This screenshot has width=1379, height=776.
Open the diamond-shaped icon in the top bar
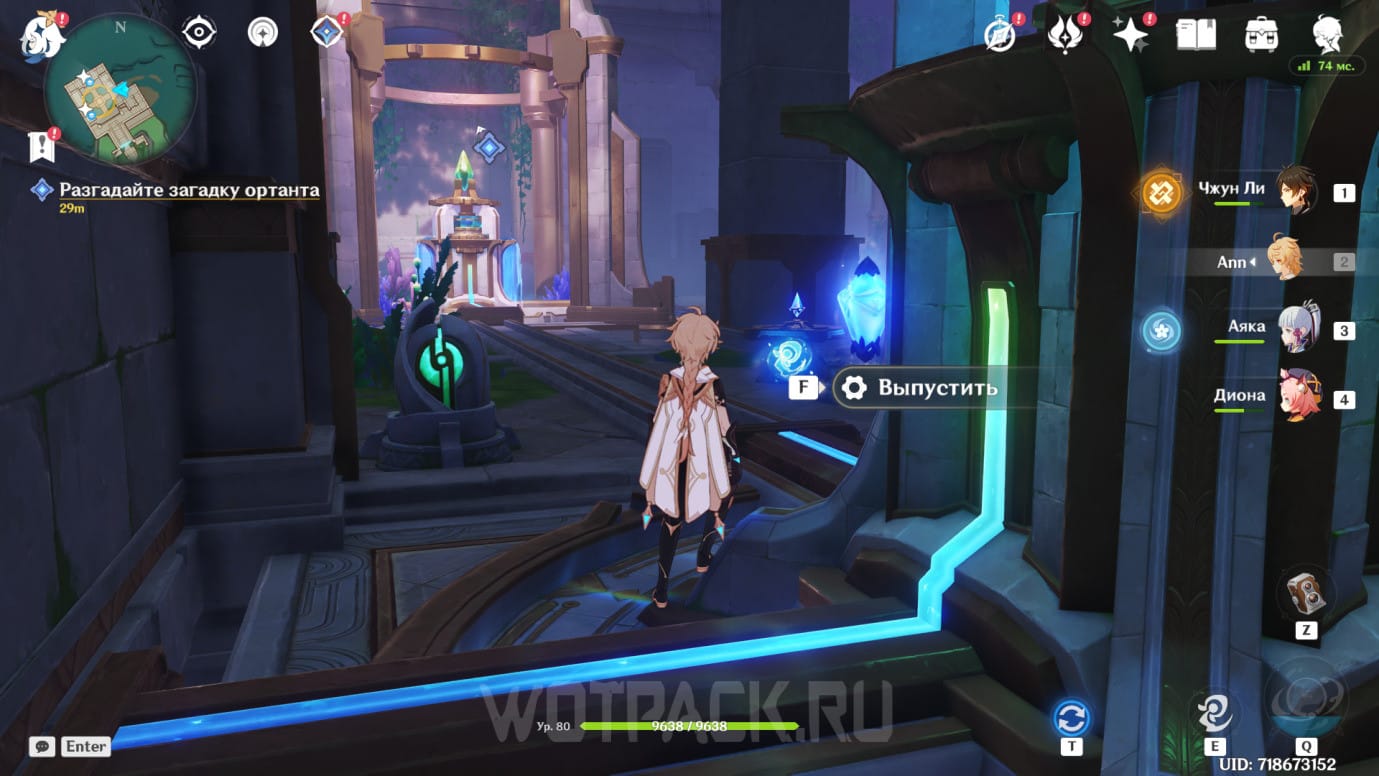[x=327, y=33]
